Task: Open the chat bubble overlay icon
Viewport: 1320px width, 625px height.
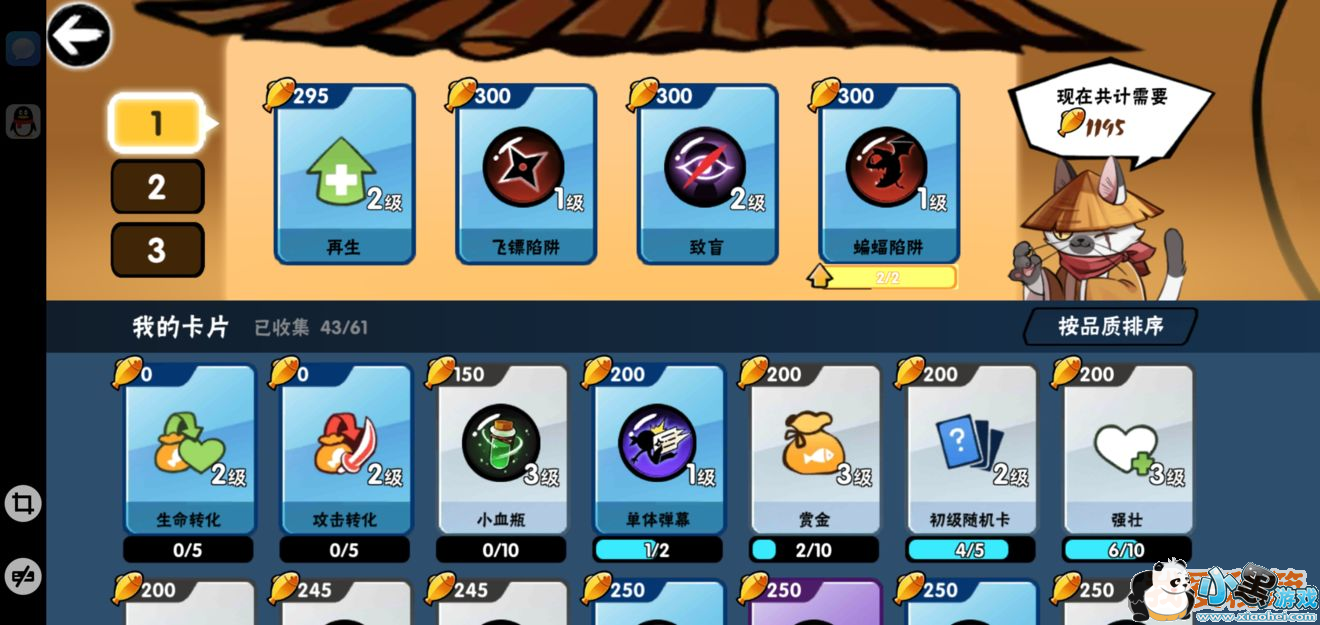Action: 23,48
